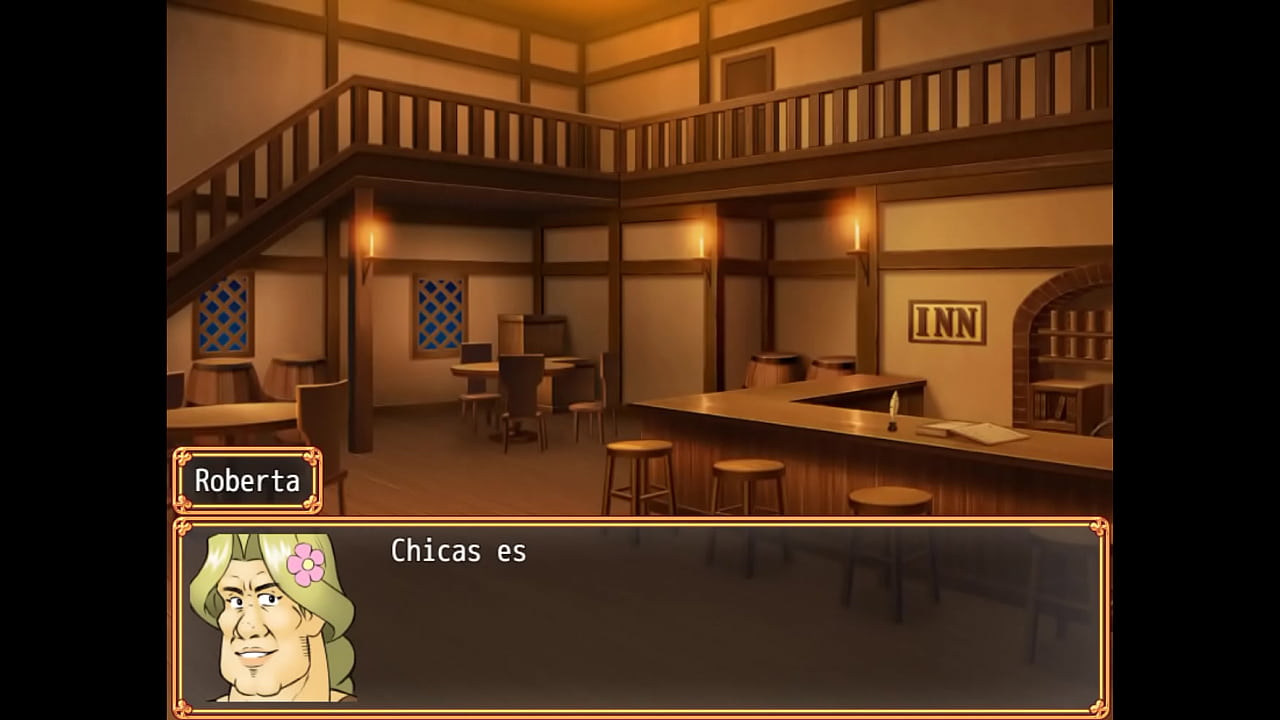The height and width of the screenshot is (720, 1280).
Task: Click the blue lattice window near the stairs
Action: pyautogui.click(x=222, y=315)
